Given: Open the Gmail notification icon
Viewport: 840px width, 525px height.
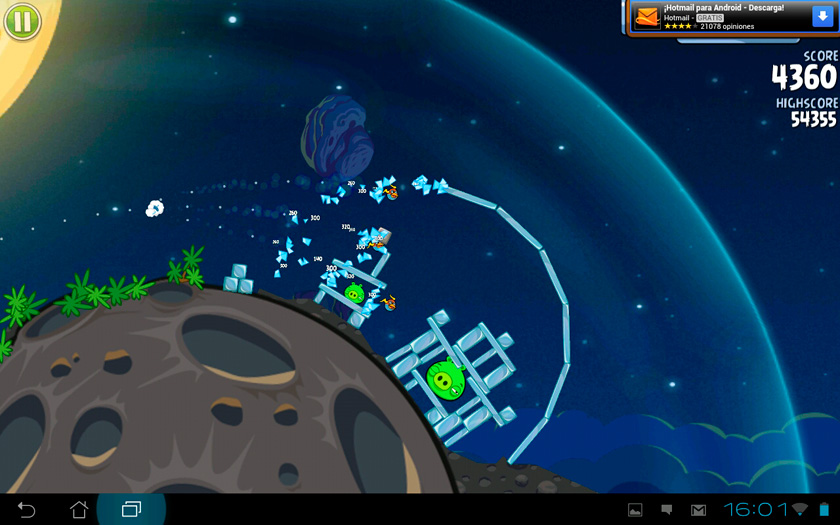Looking at the screenshot, I should pos(698,510).
